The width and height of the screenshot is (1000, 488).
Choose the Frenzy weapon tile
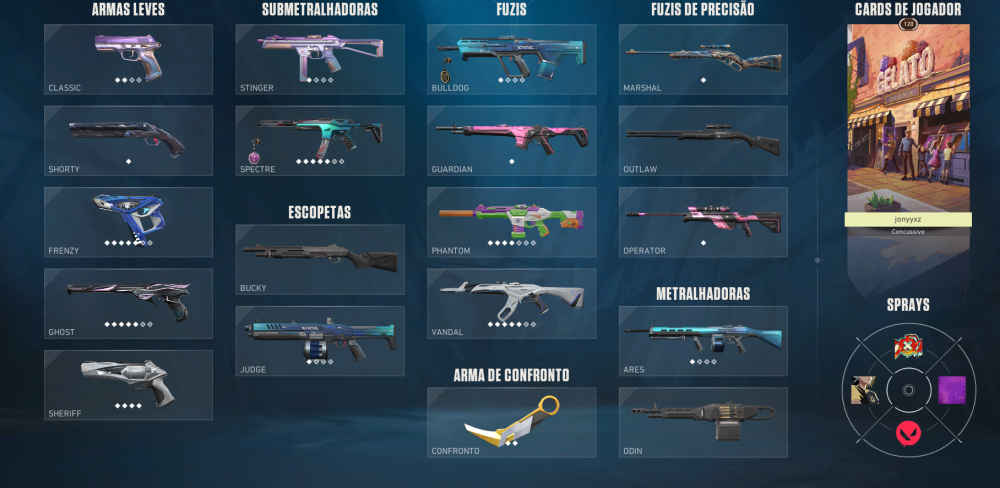tap(128, 222)
